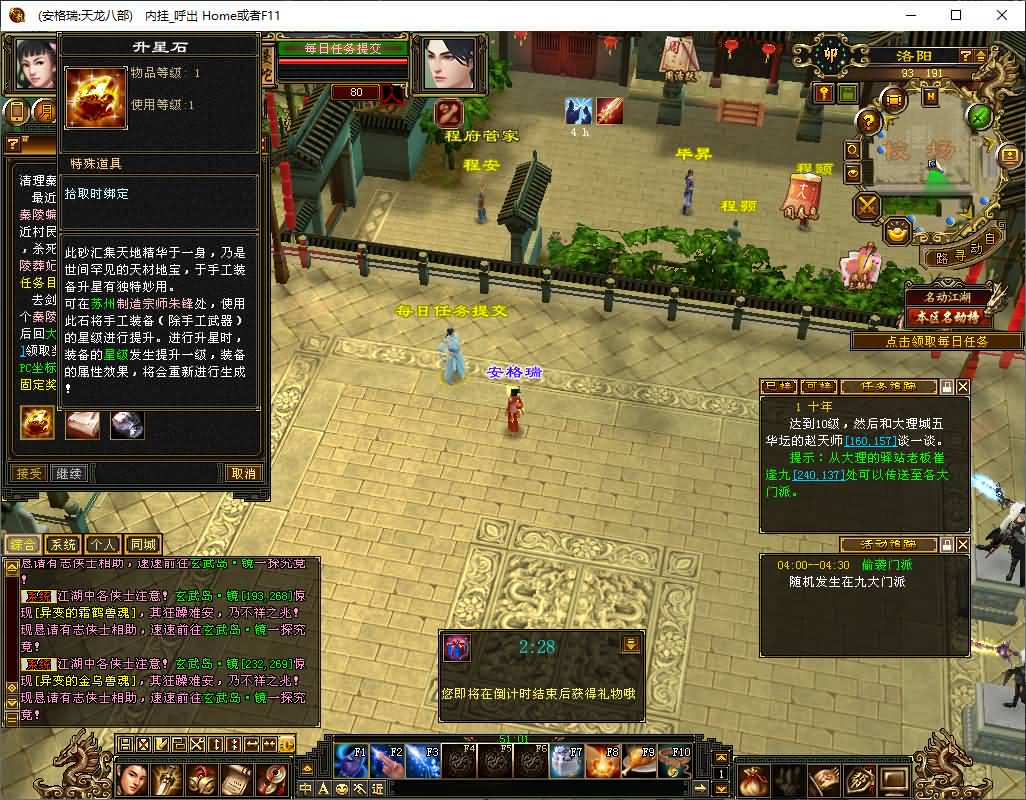Select the 升星石 reward icon

coord(38,425)
